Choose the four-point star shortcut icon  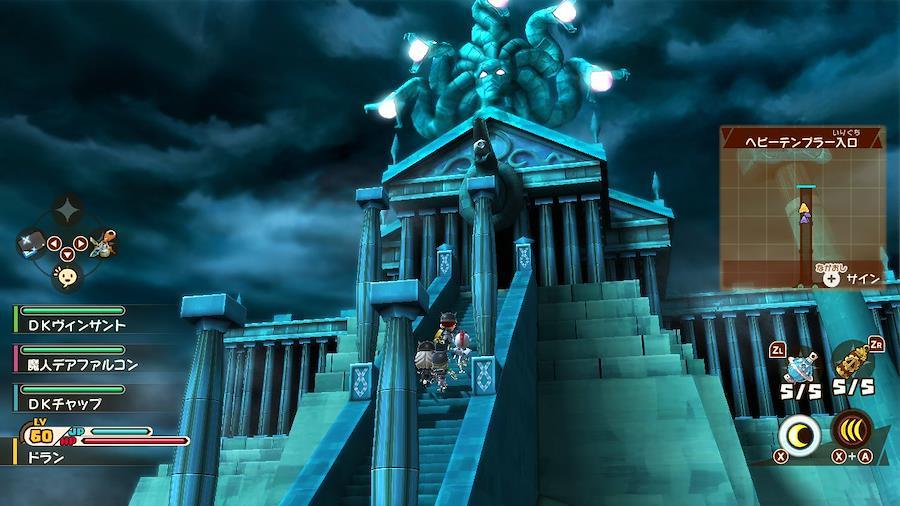coord(67,209)
